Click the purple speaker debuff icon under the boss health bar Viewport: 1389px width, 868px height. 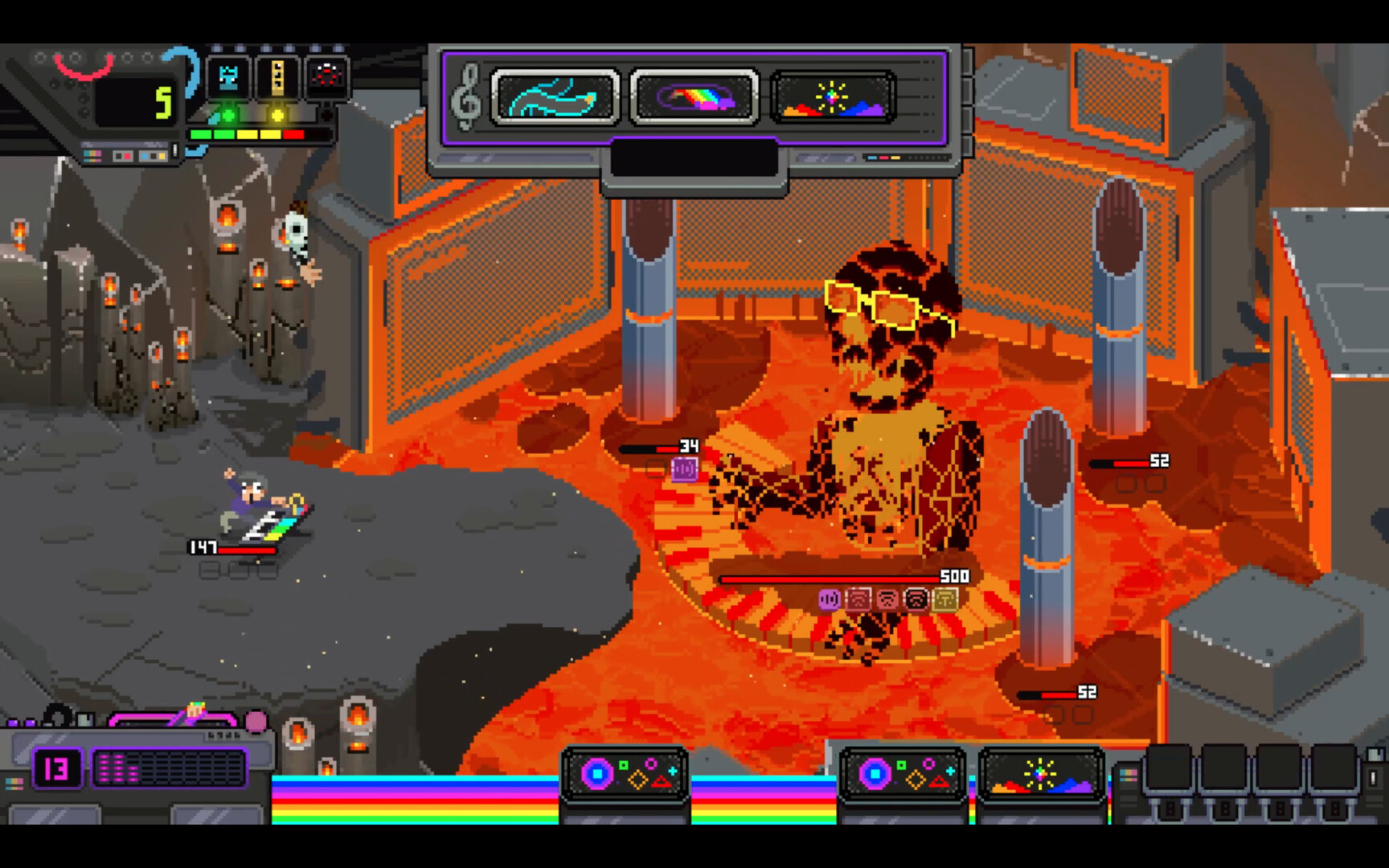point(829,600)
